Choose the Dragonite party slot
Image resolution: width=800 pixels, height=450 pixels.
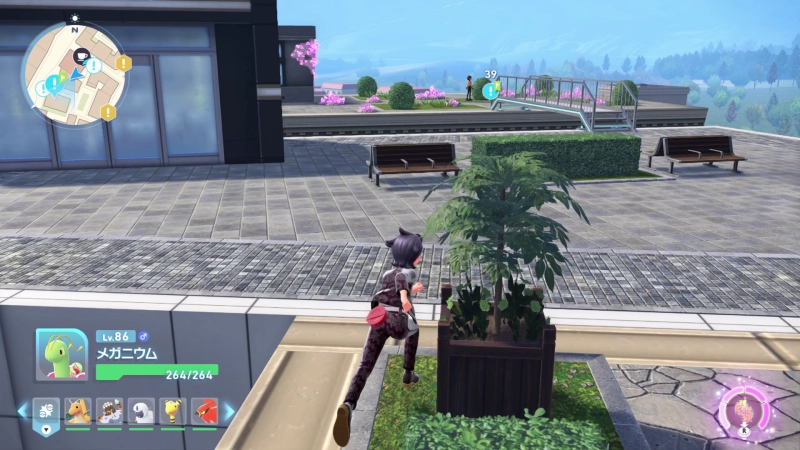pos(78,411)
